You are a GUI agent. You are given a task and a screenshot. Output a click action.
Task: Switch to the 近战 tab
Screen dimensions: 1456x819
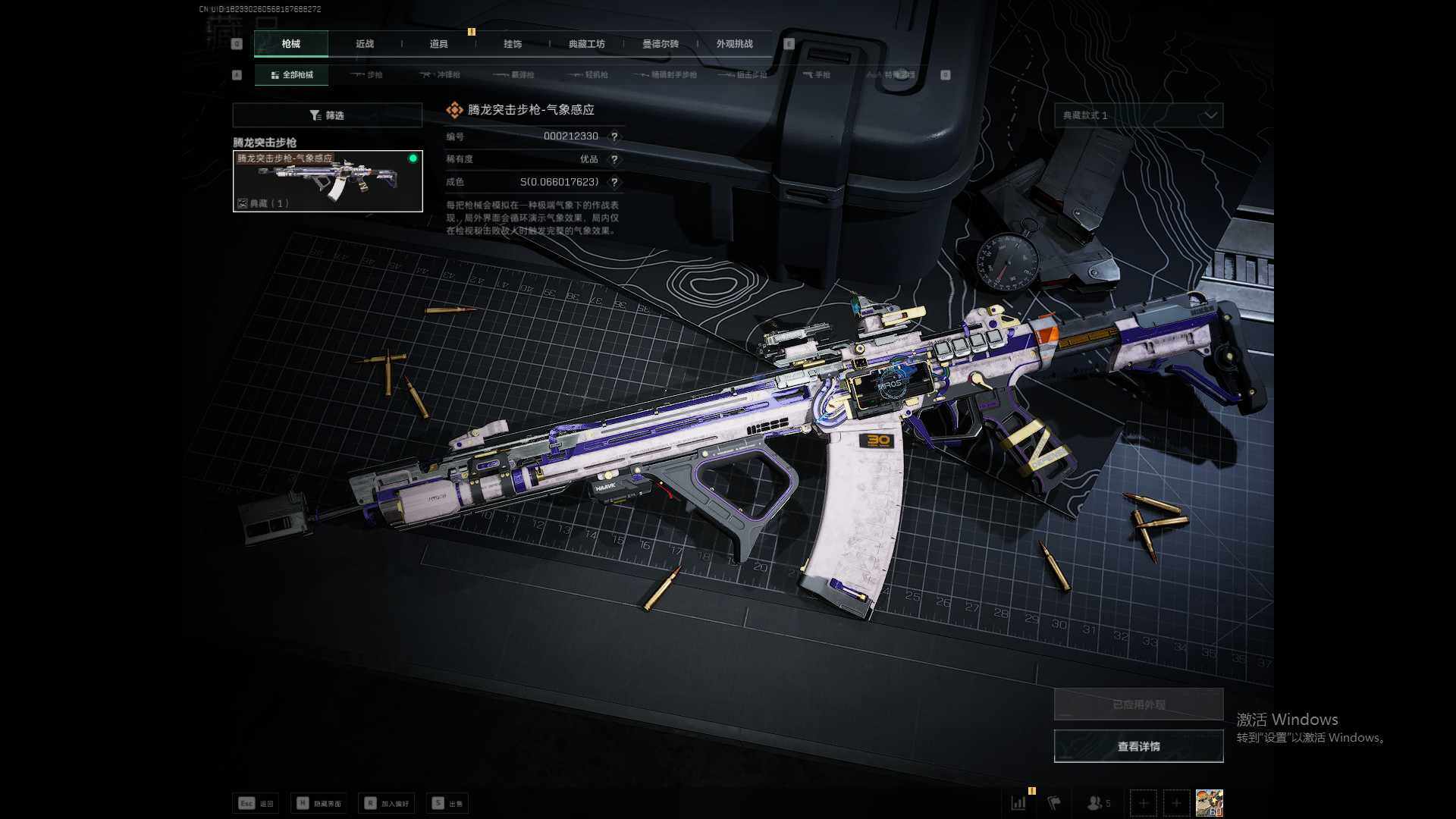point(365,44)
